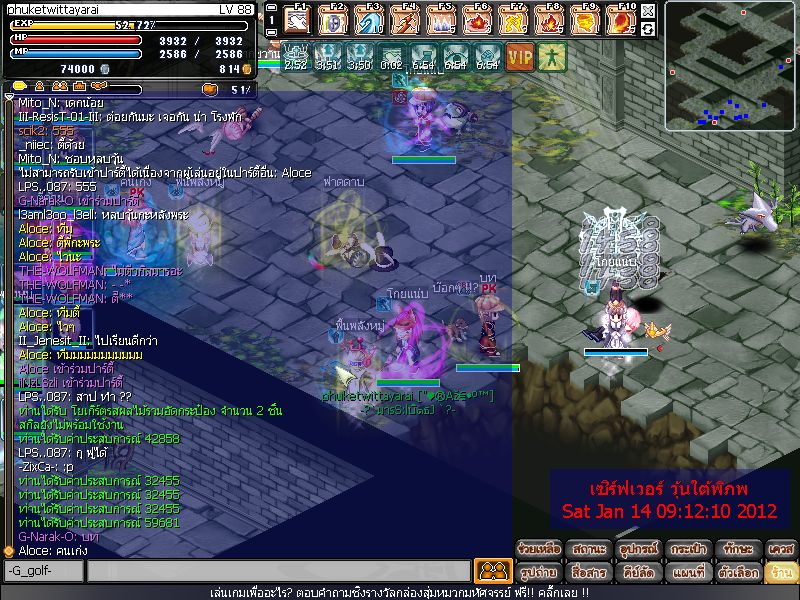Click the VIP buff icon
800x600 pixels.
pyautogui.click(x=519, y=56)
